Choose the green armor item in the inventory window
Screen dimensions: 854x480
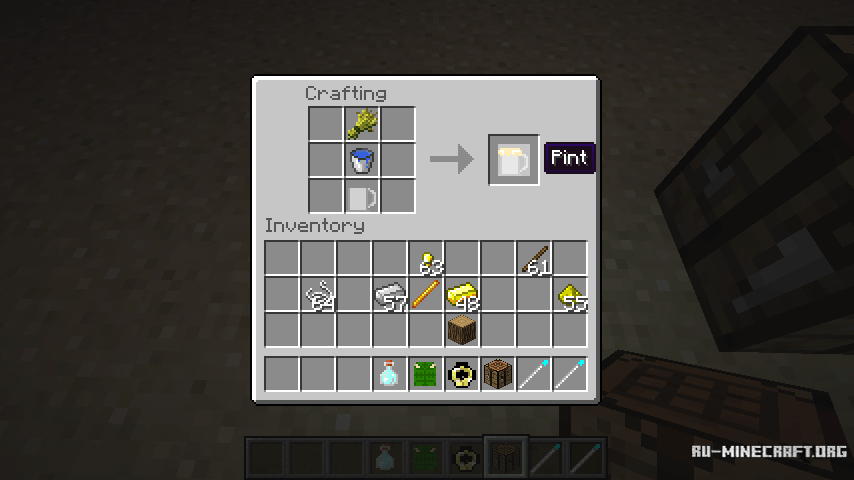426,374
